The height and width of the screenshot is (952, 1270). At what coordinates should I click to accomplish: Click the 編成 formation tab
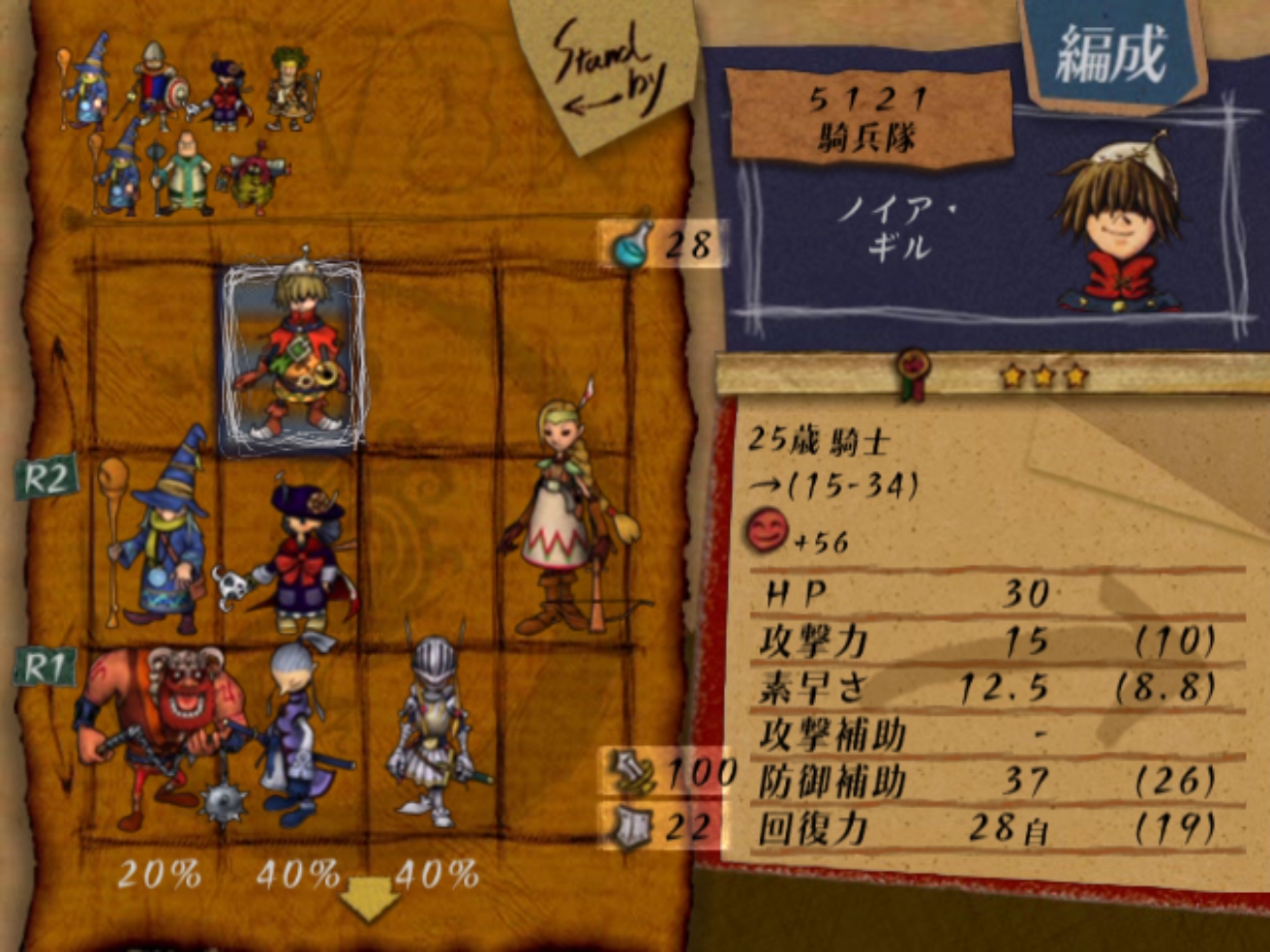(1111, 53)
